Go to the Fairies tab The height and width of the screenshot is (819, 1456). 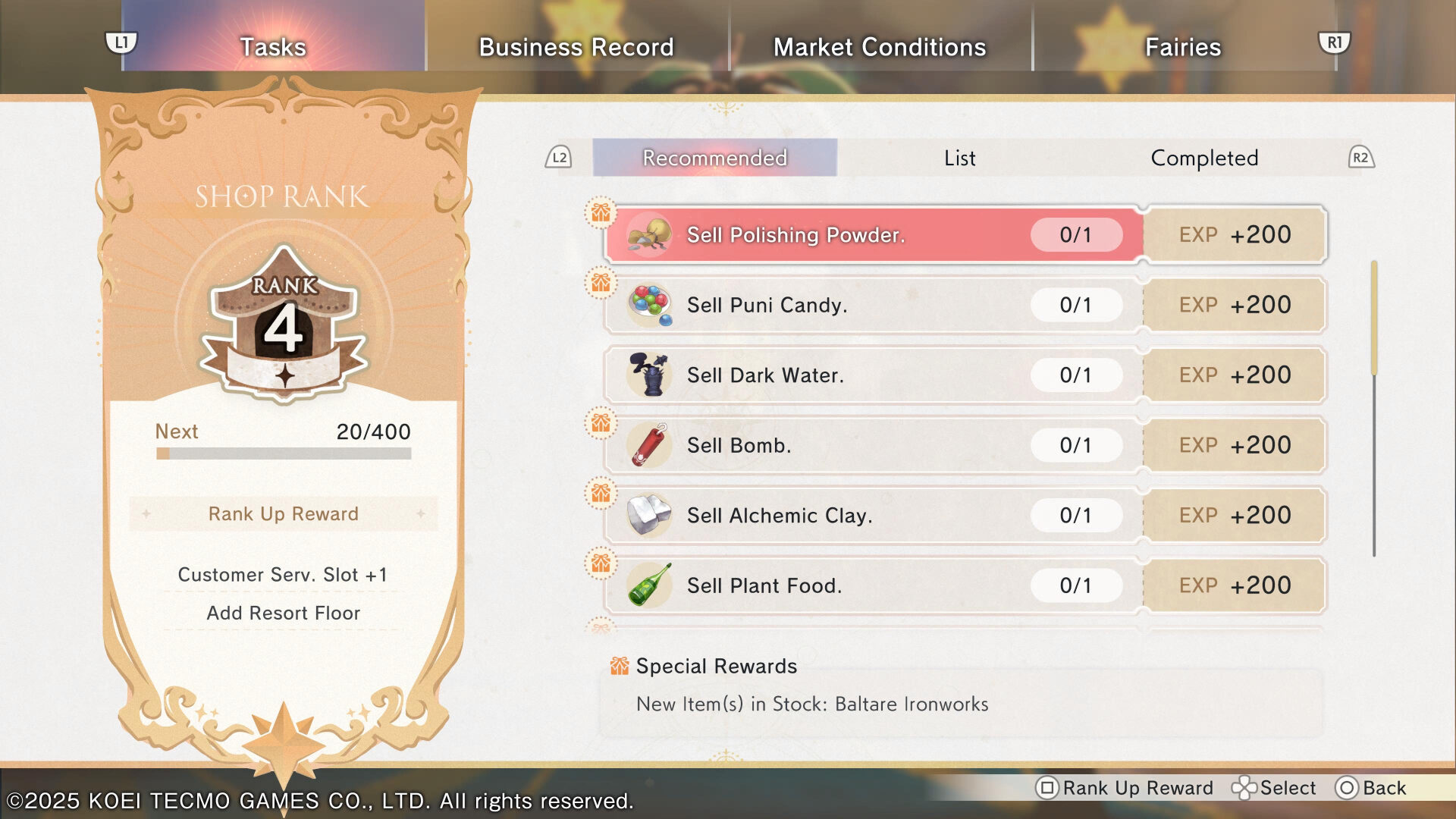coord(1183,47)
